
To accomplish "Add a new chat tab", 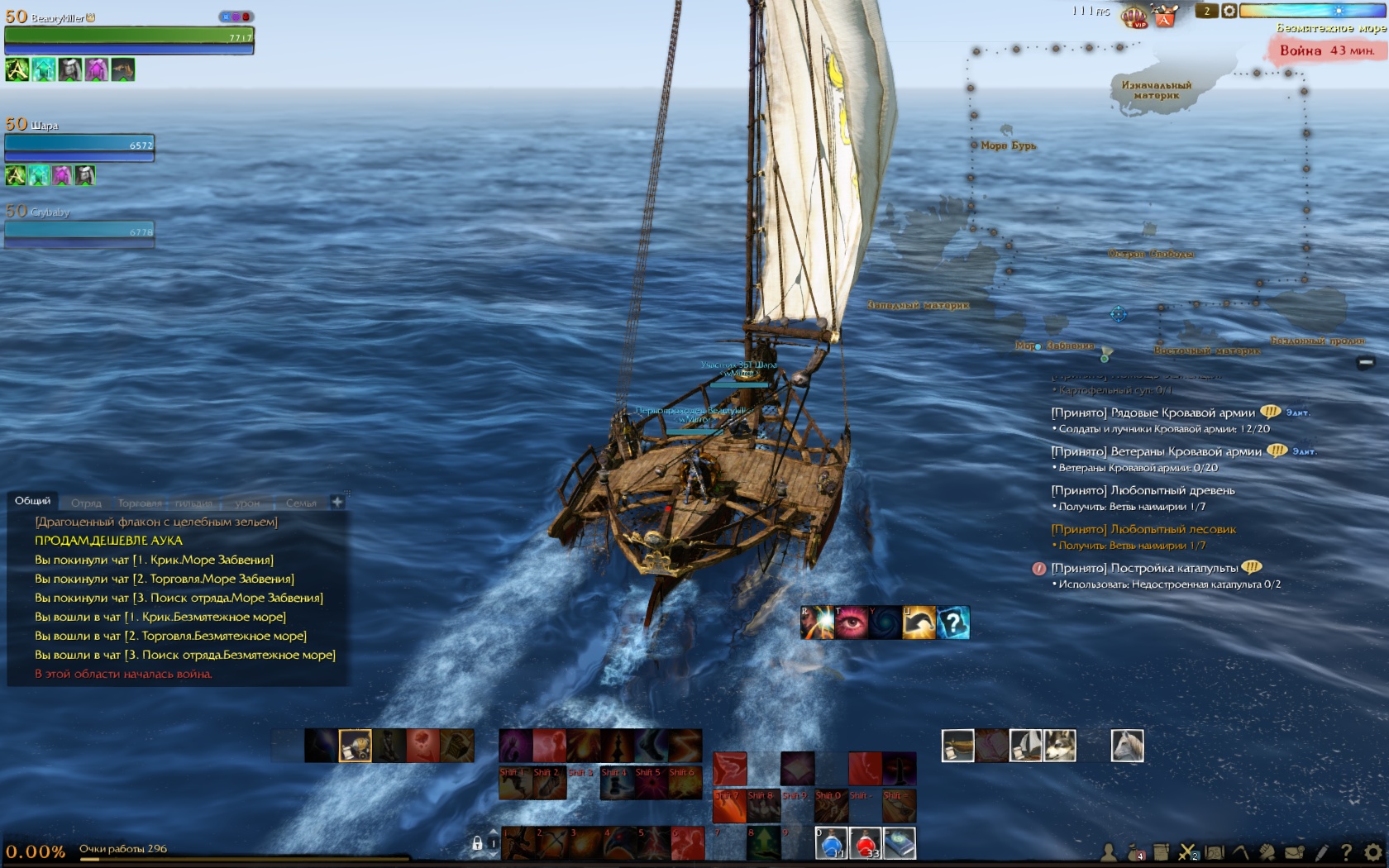I will tap(337, 502).
